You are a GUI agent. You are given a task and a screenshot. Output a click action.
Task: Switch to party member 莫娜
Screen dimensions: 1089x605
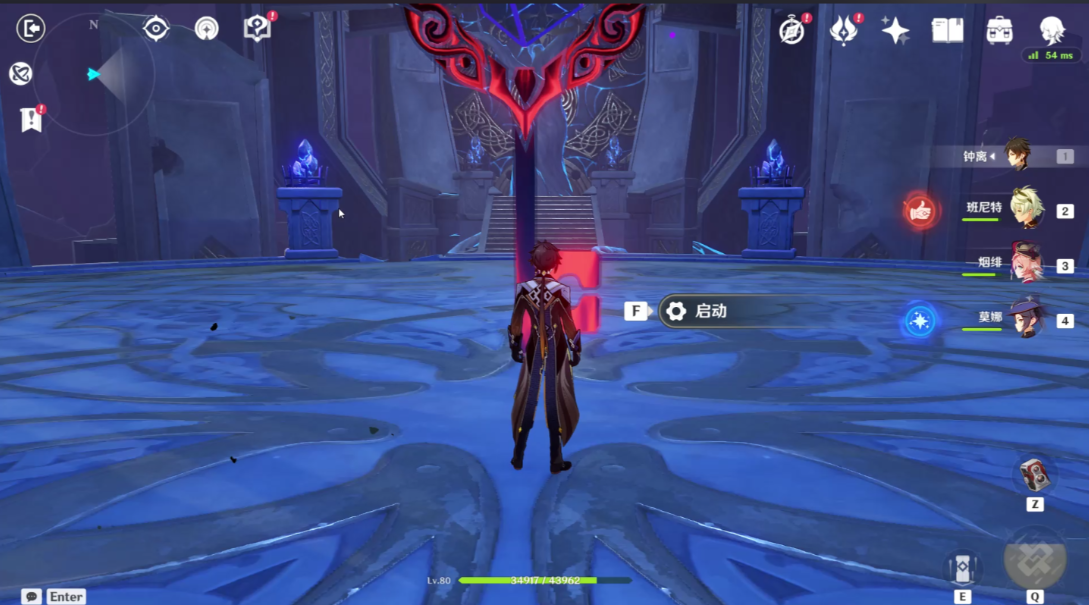1024,319
